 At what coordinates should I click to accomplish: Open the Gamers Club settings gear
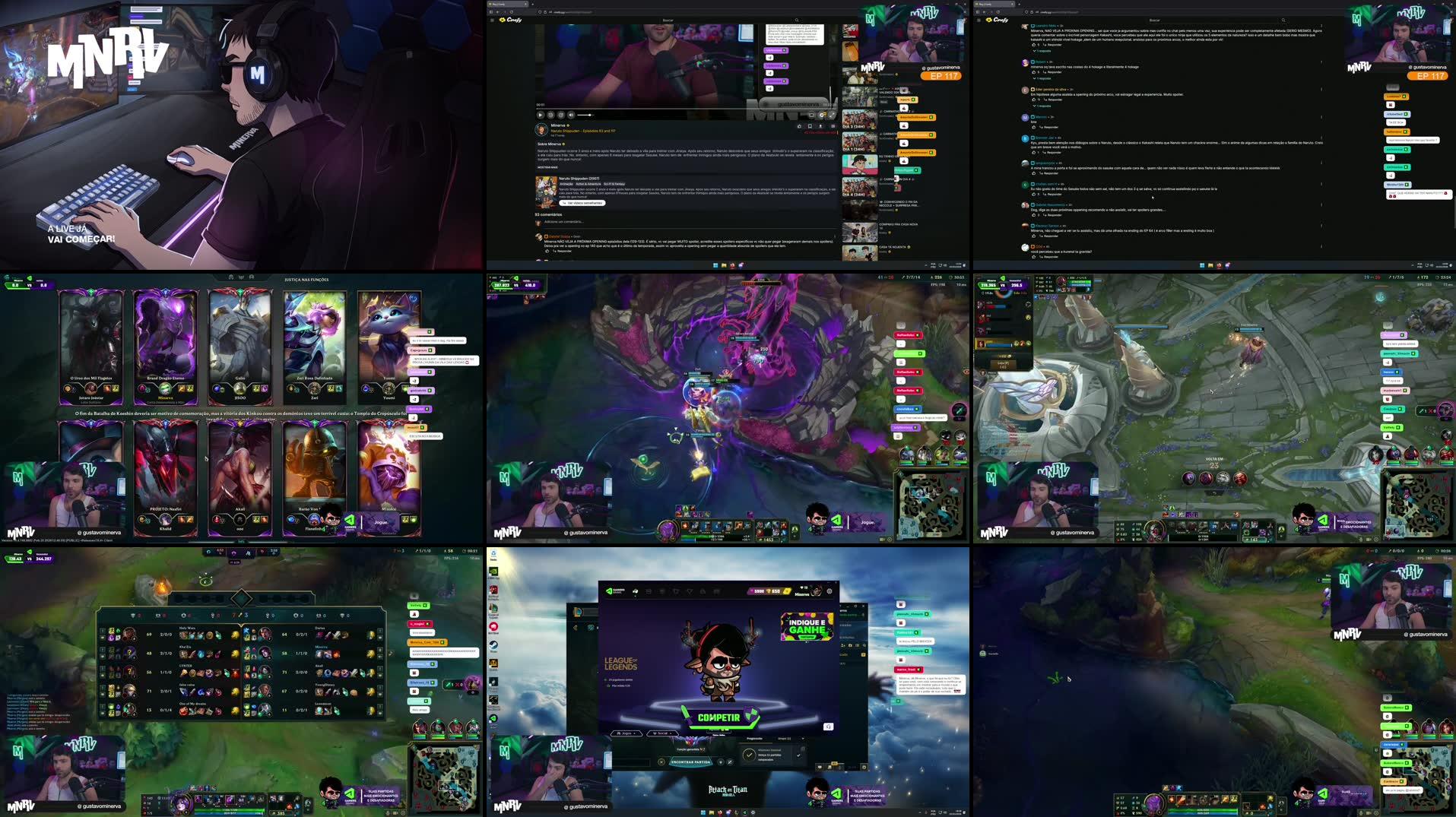coord(830,591)
